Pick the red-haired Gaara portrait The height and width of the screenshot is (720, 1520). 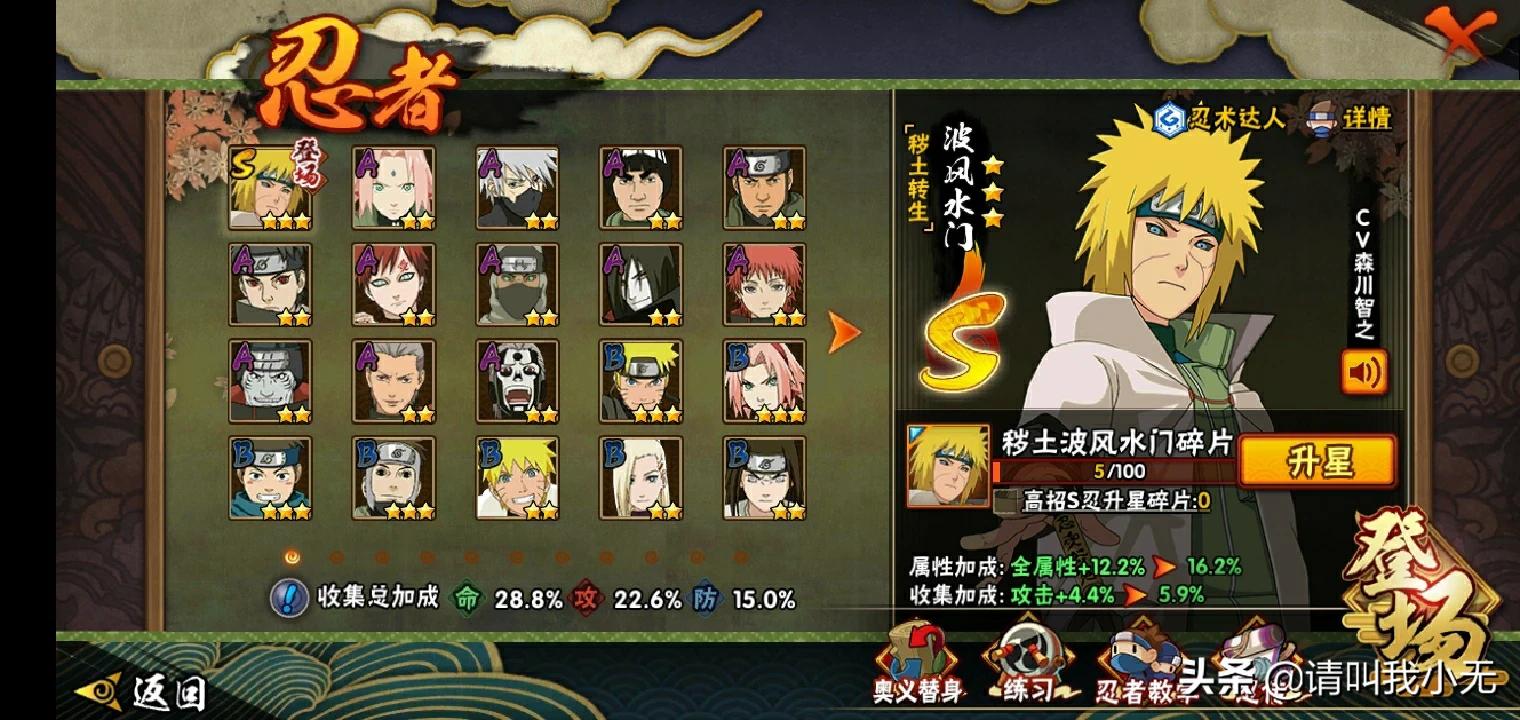394,285
